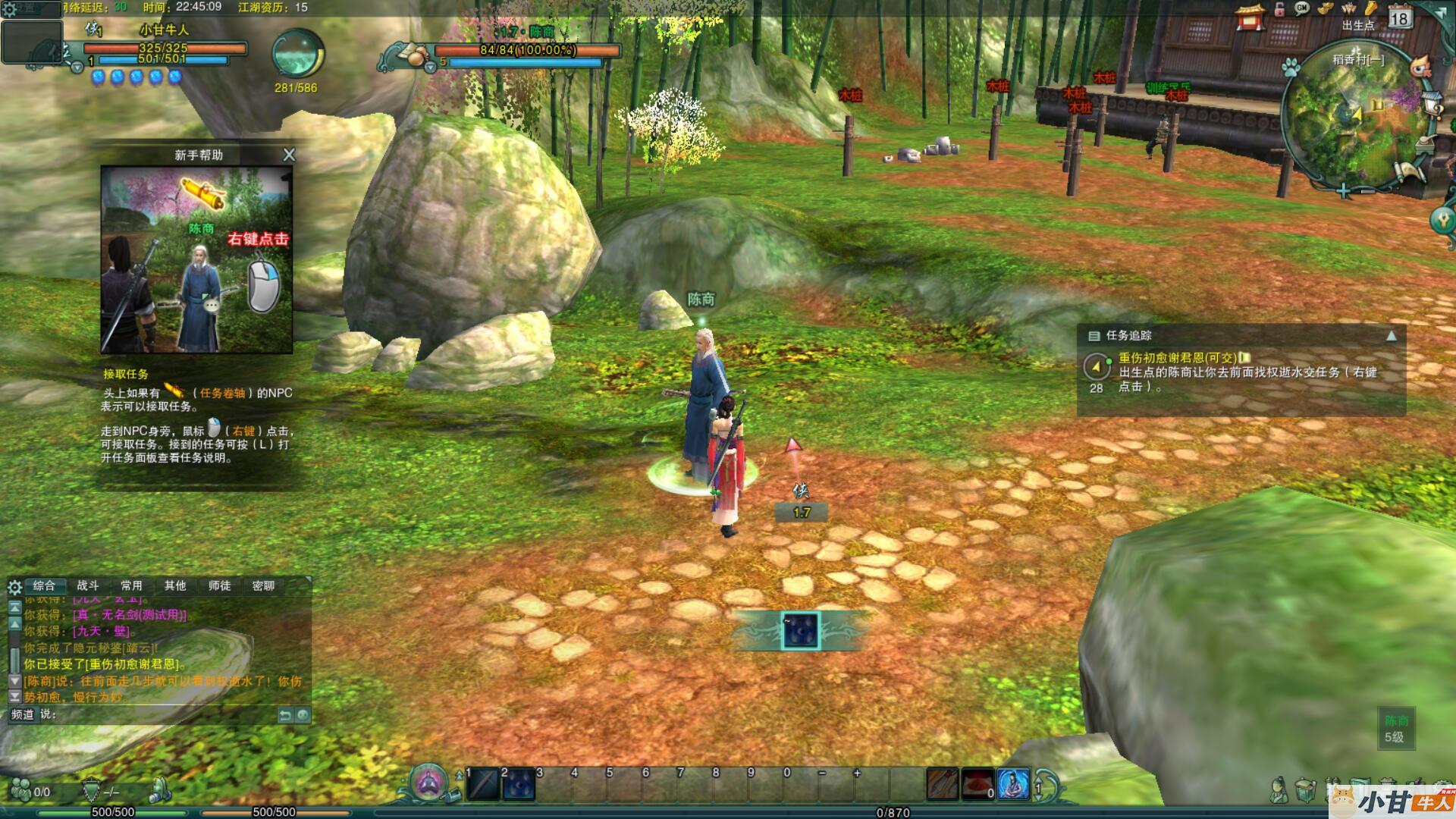
Task: Zoom out the minimap with minus button
Action: click(1367, 191)
